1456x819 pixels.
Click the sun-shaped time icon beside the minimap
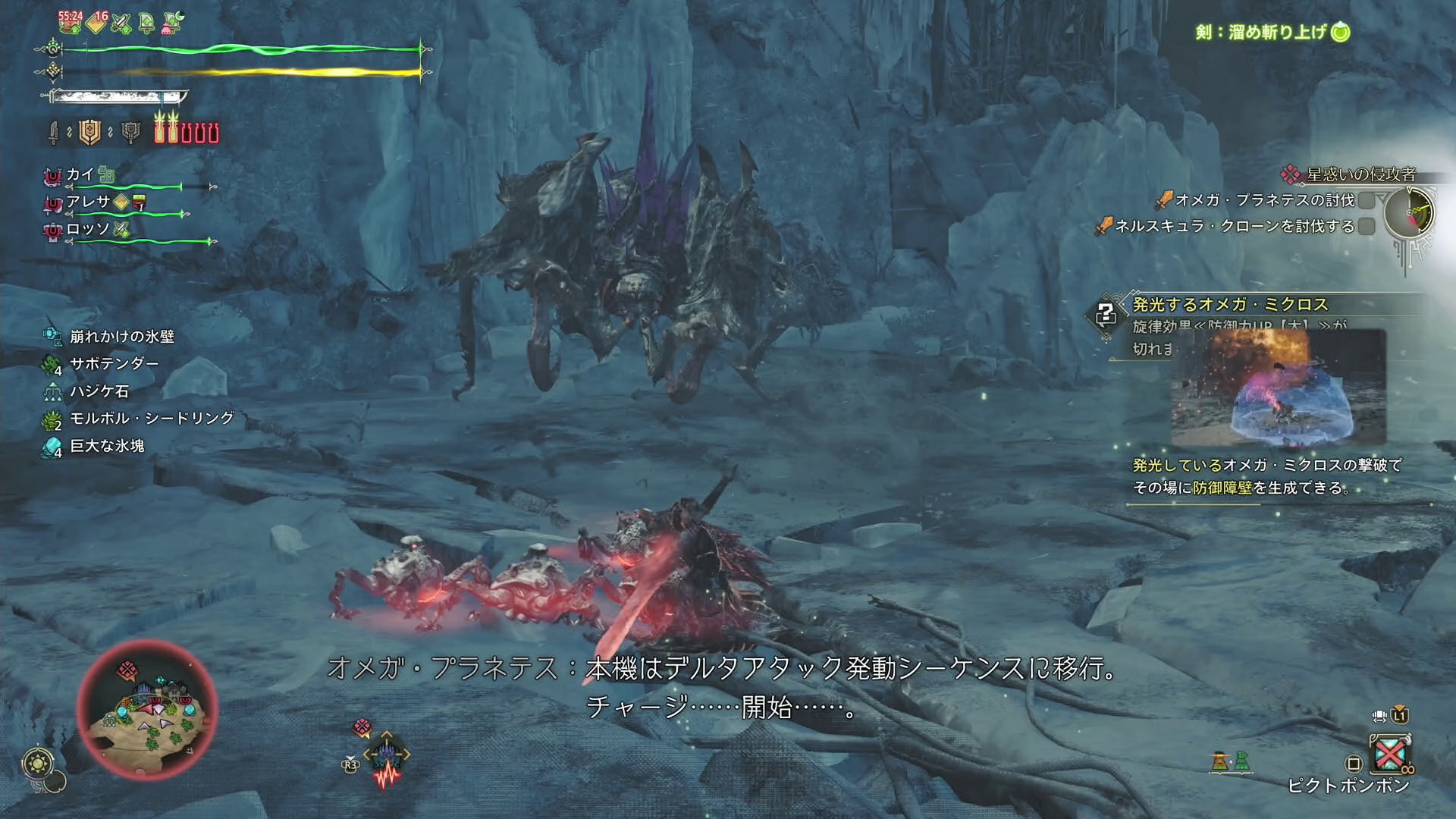pyautogui.click(x=38, y=763)
